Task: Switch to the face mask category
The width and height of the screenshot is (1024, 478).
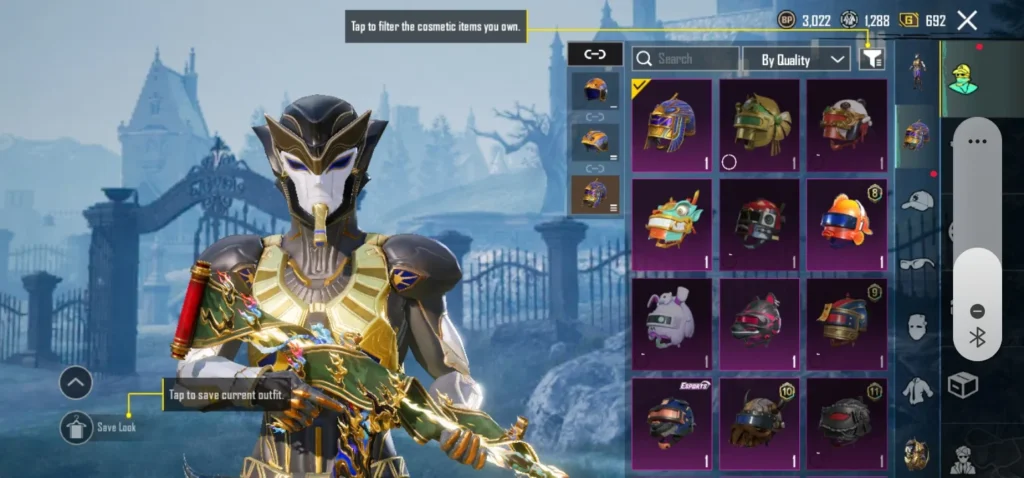Action: 917,326
